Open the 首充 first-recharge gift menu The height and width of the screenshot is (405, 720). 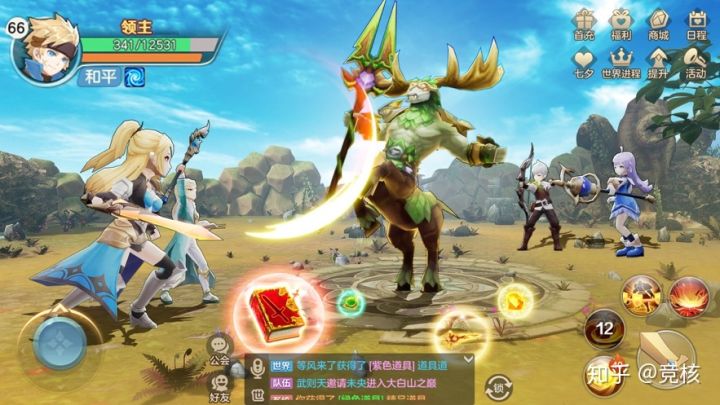584,23
